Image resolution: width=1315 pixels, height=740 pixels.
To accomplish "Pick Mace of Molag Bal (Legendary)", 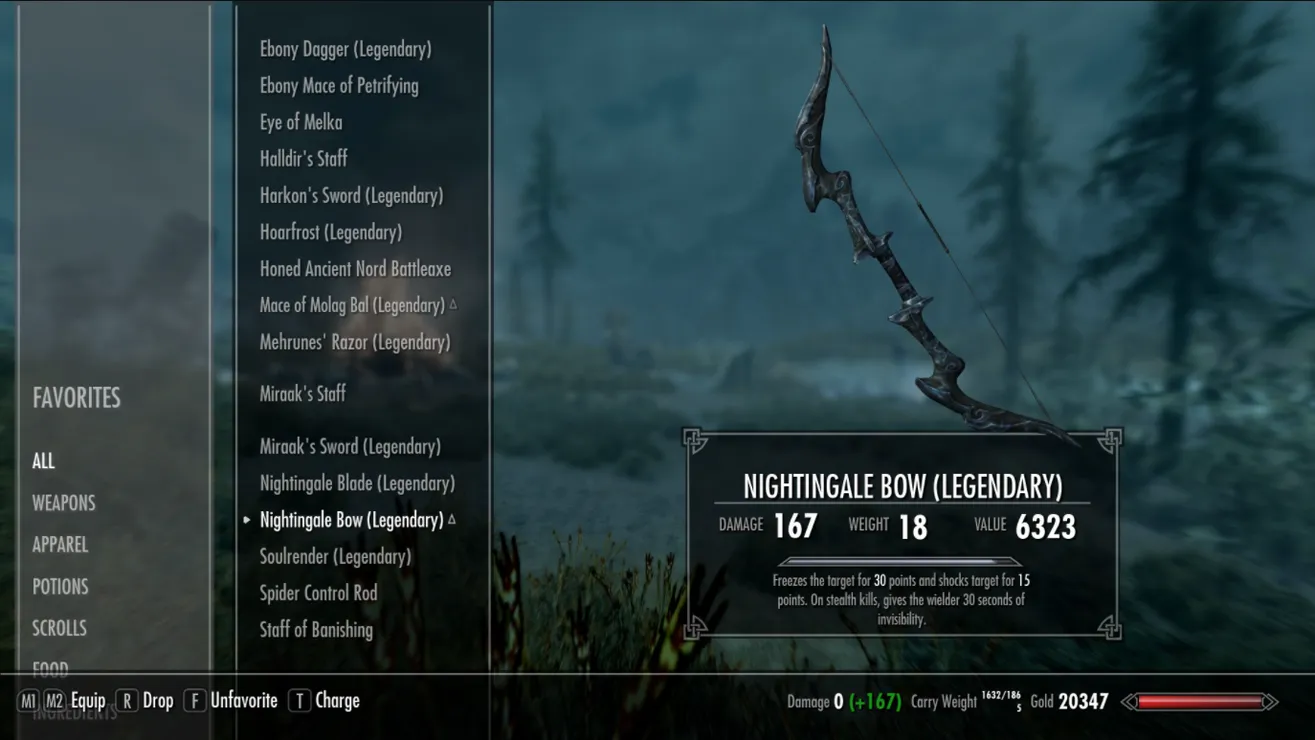I will (352, 306).
